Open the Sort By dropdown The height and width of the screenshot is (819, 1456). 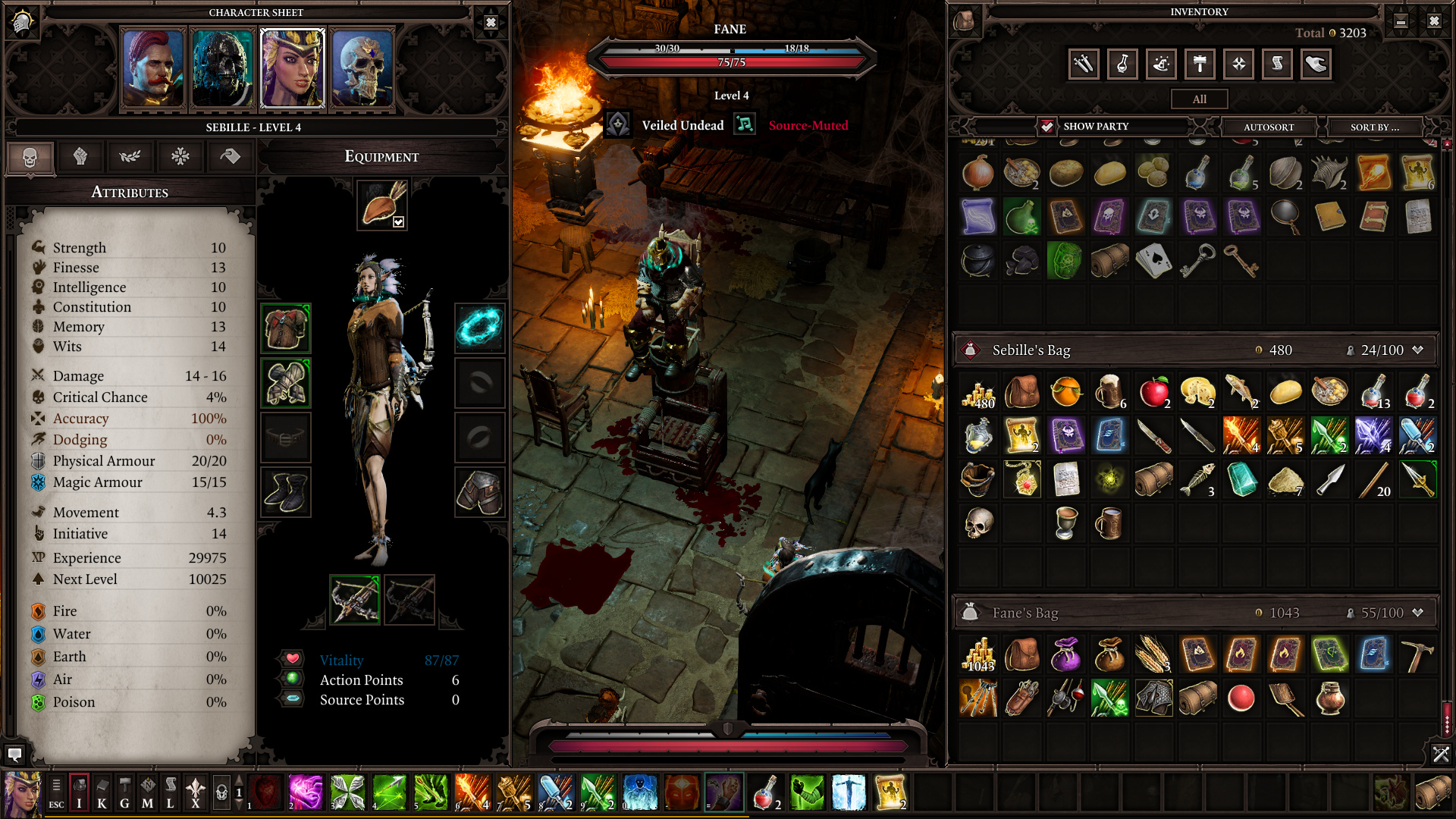pos(1374,127)
